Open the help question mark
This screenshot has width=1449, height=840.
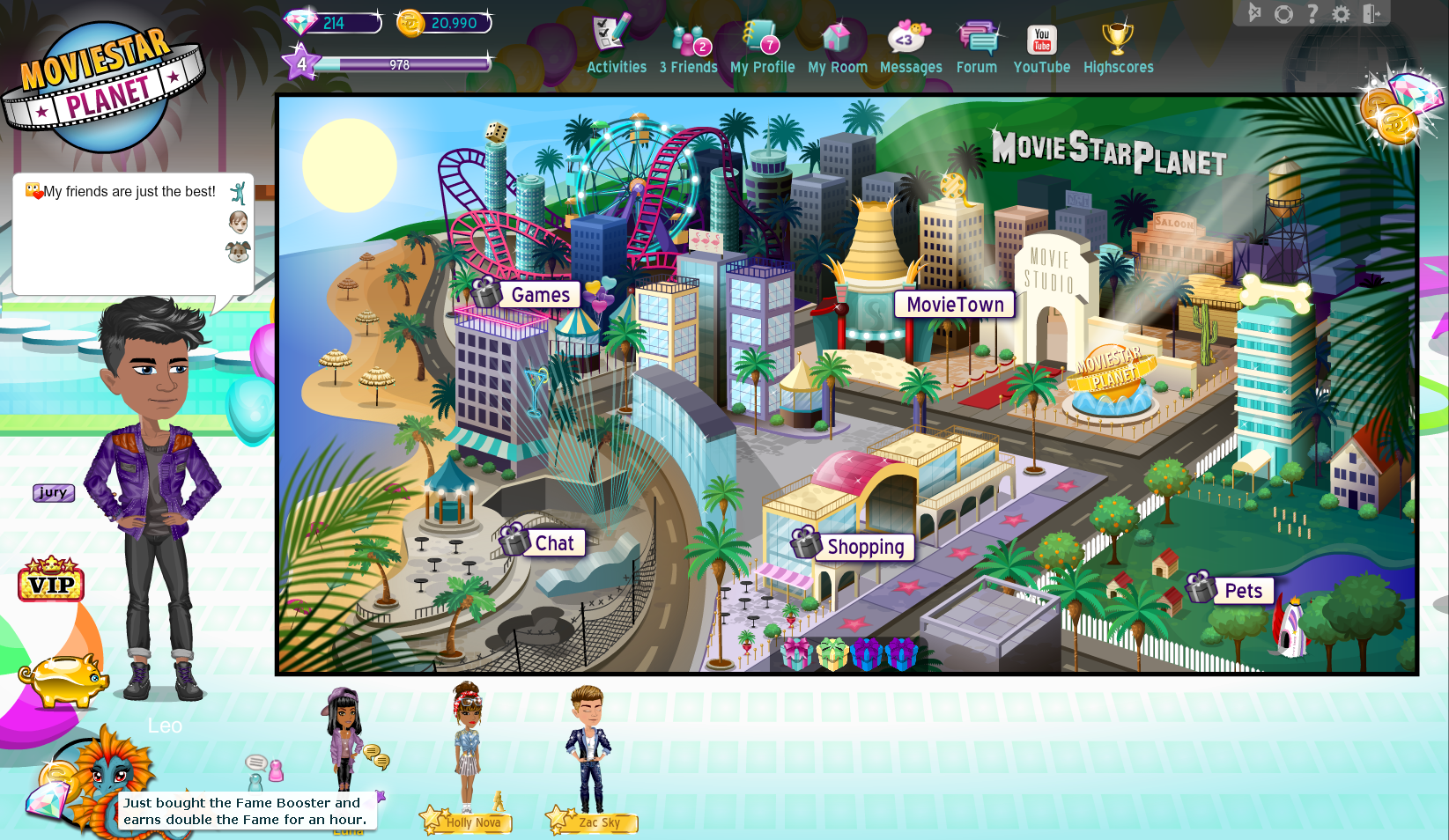[x=1312, y=13]
